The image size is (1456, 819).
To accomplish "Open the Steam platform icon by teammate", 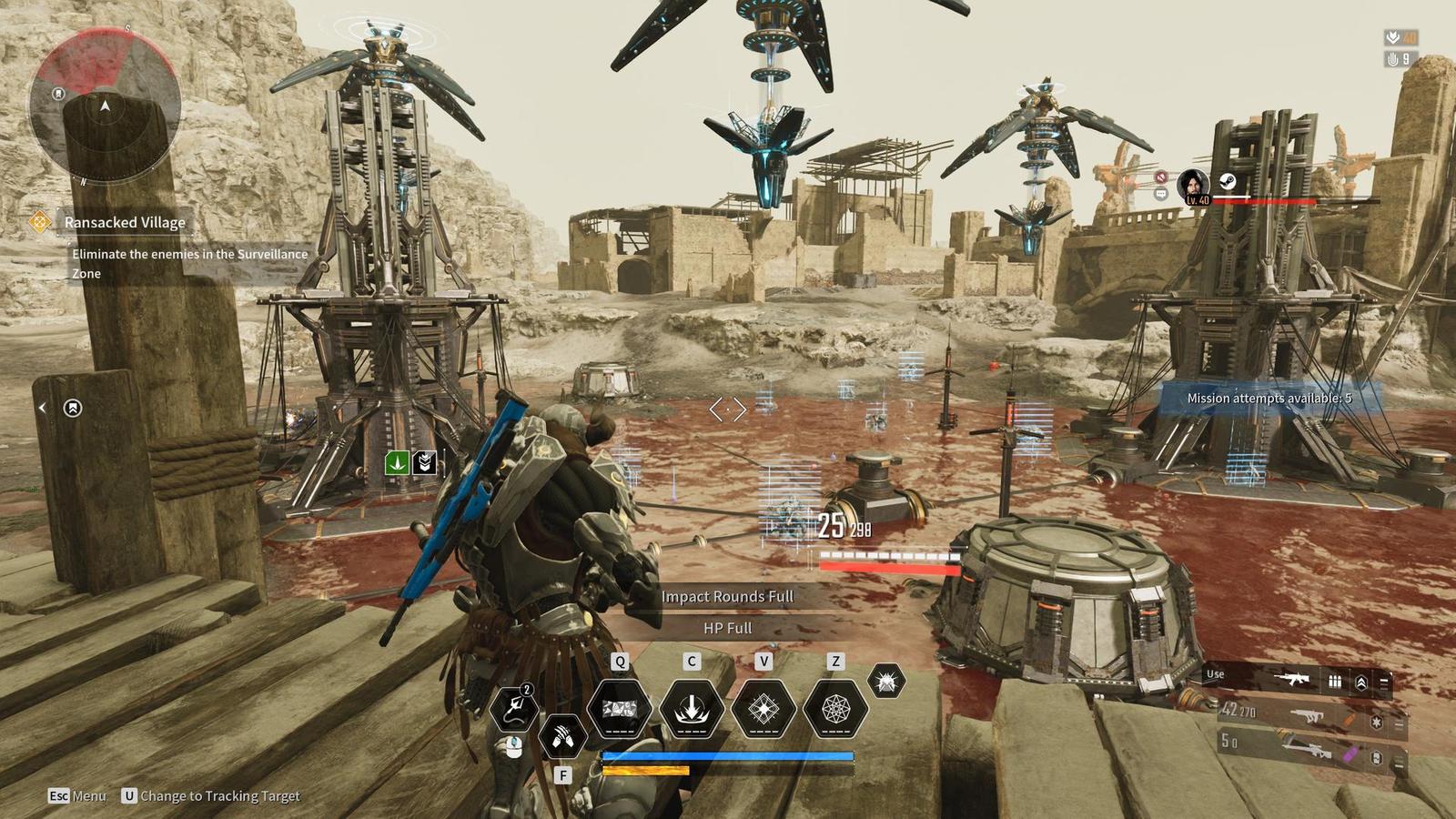I will point(1228,181).
